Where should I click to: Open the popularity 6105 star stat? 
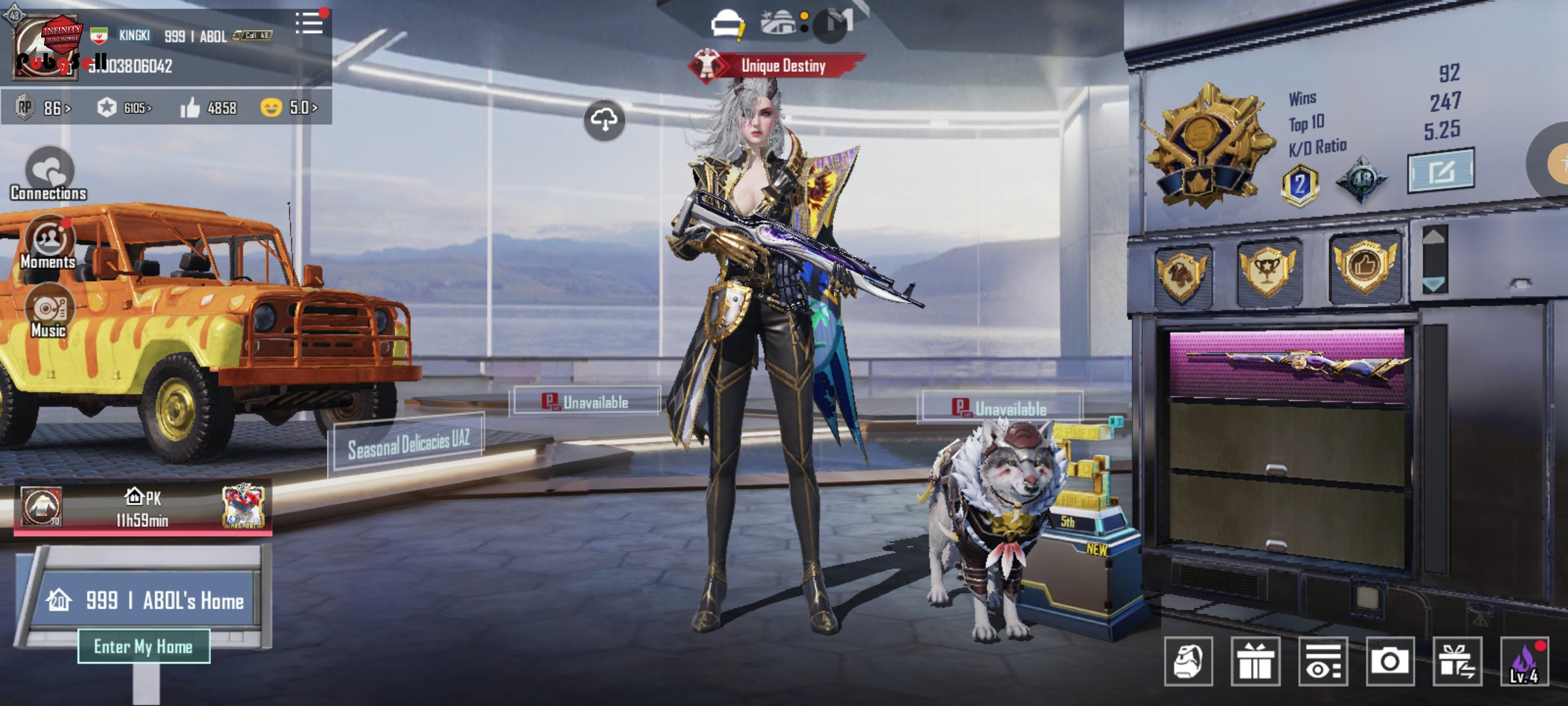[x=124, y=108]
